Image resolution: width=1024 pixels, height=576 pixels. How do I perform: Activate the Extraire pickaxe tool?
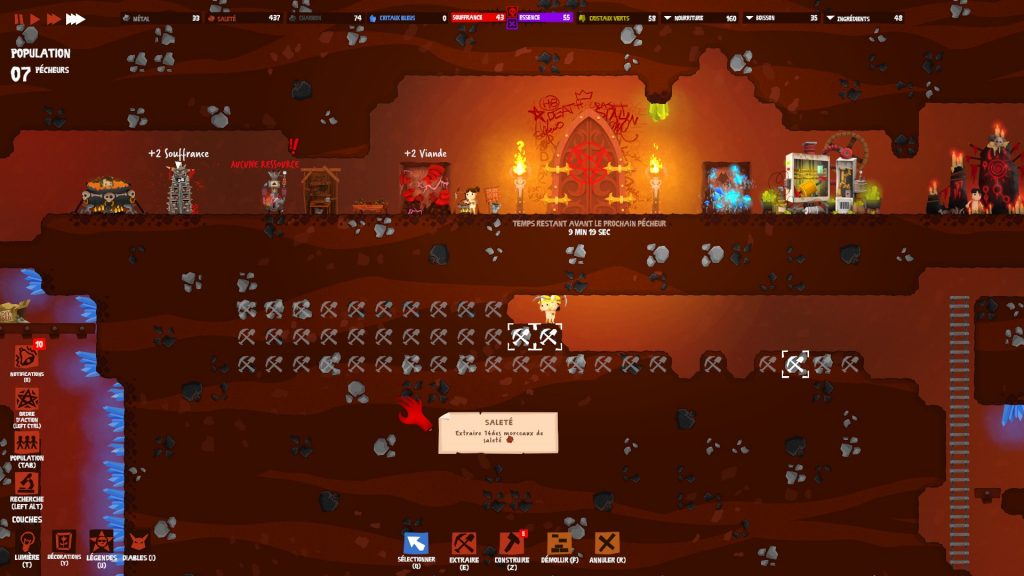463,543
